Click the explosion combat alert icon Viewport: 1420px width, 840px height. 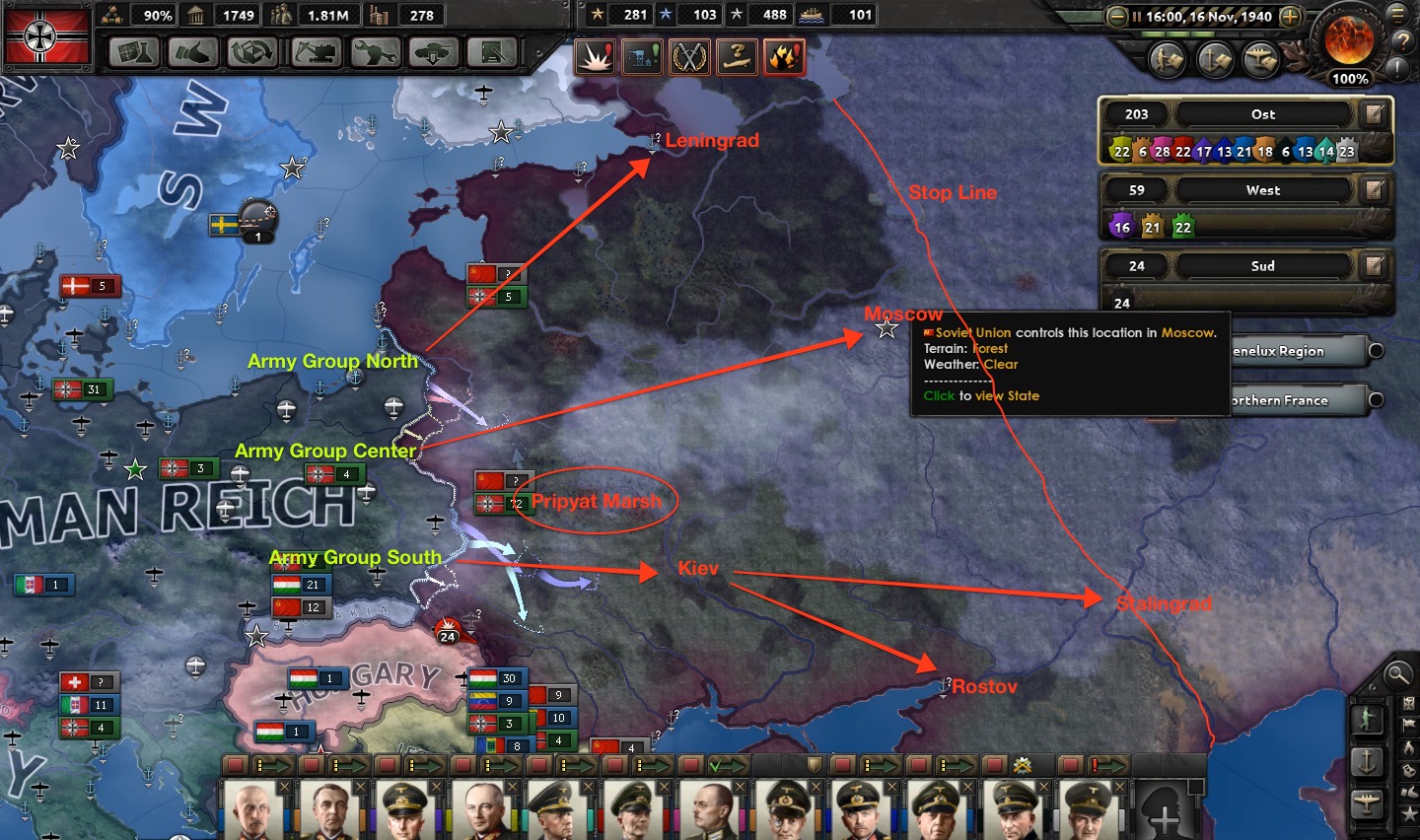pos(596,58)
